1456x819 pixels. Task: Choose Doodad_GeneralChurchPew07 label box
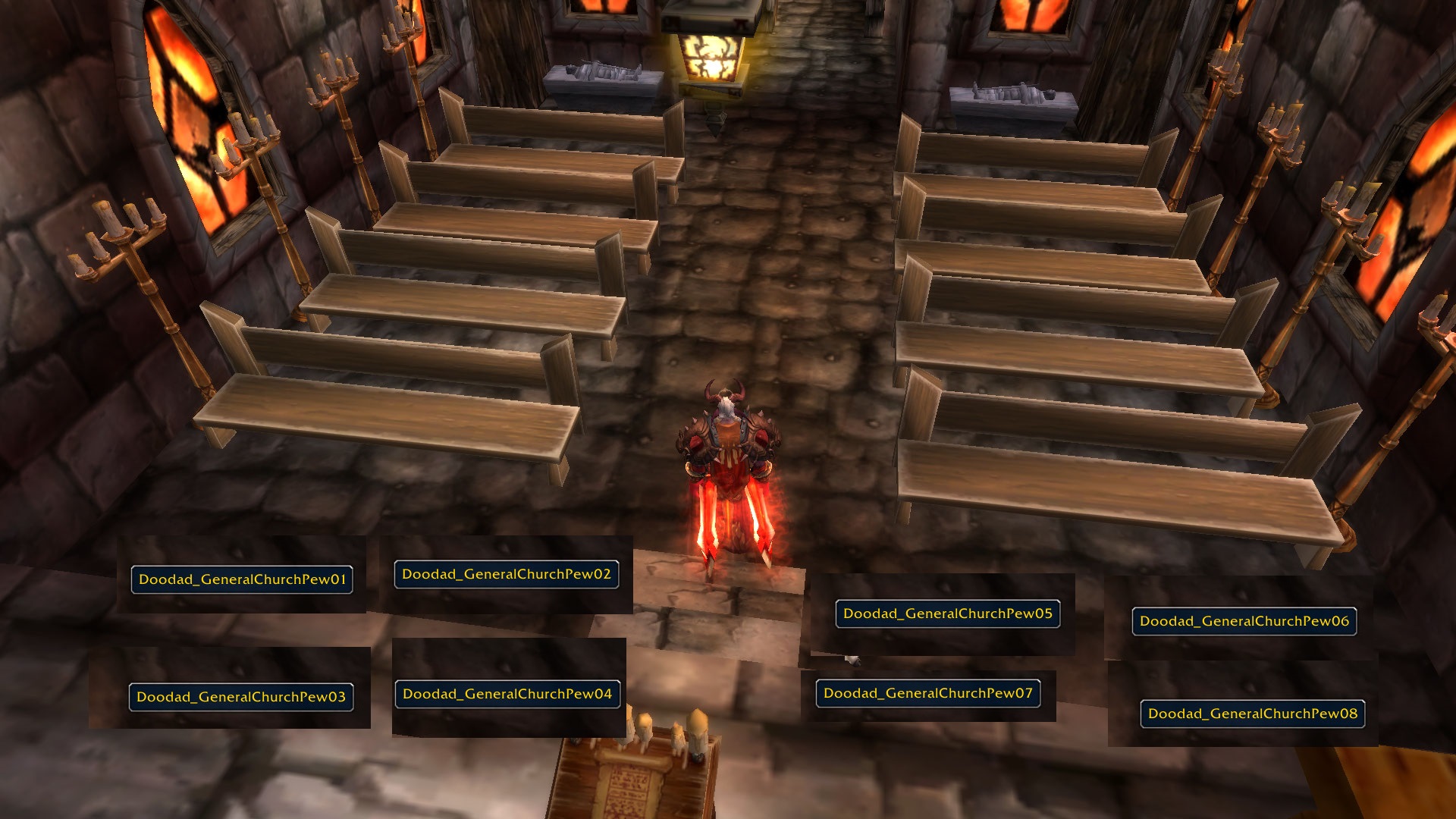(x=928, y=693)
